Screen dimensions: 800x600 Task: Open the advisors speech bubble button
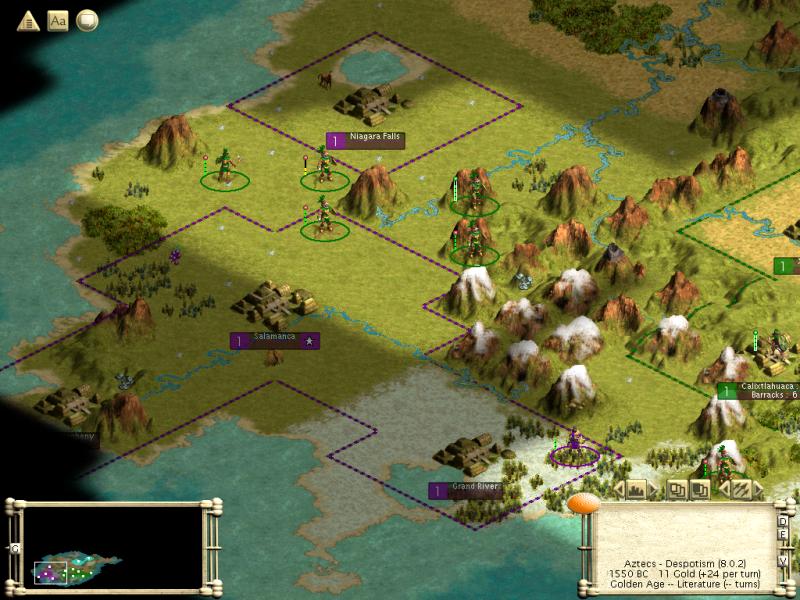(x=87, y=20)
